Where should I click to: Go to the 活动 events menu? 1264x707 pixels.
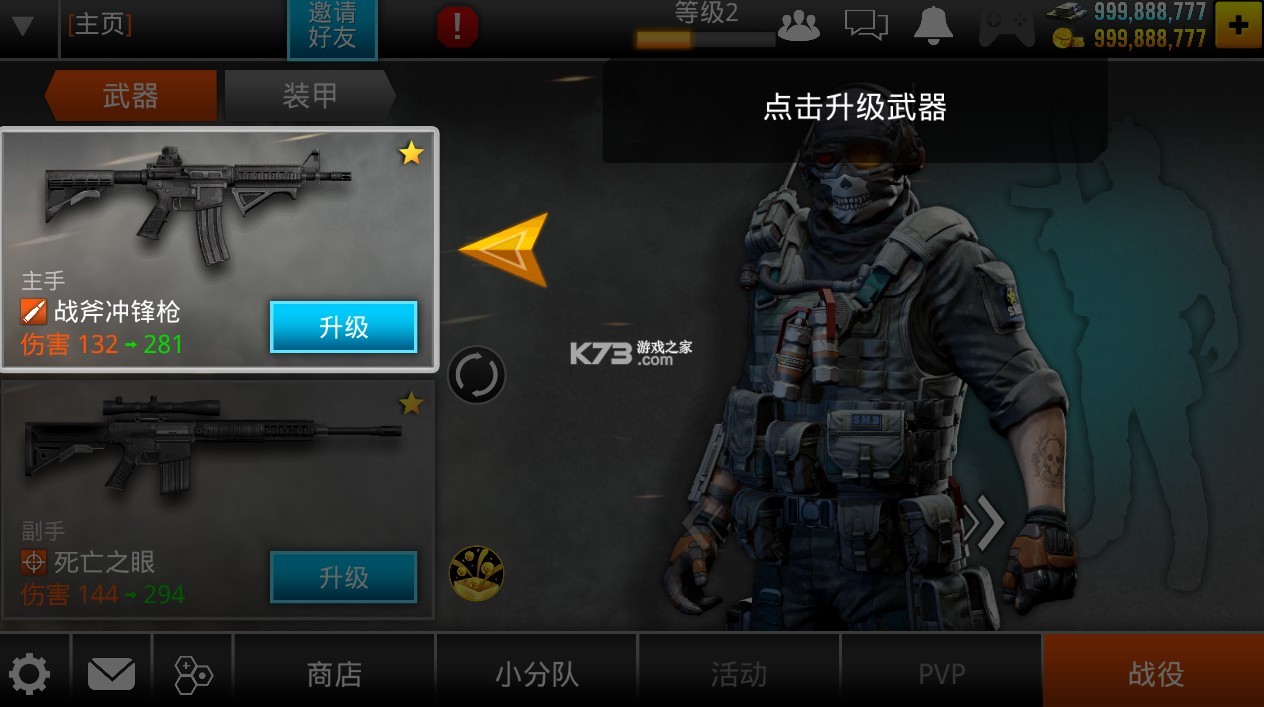tap(739, 674)
